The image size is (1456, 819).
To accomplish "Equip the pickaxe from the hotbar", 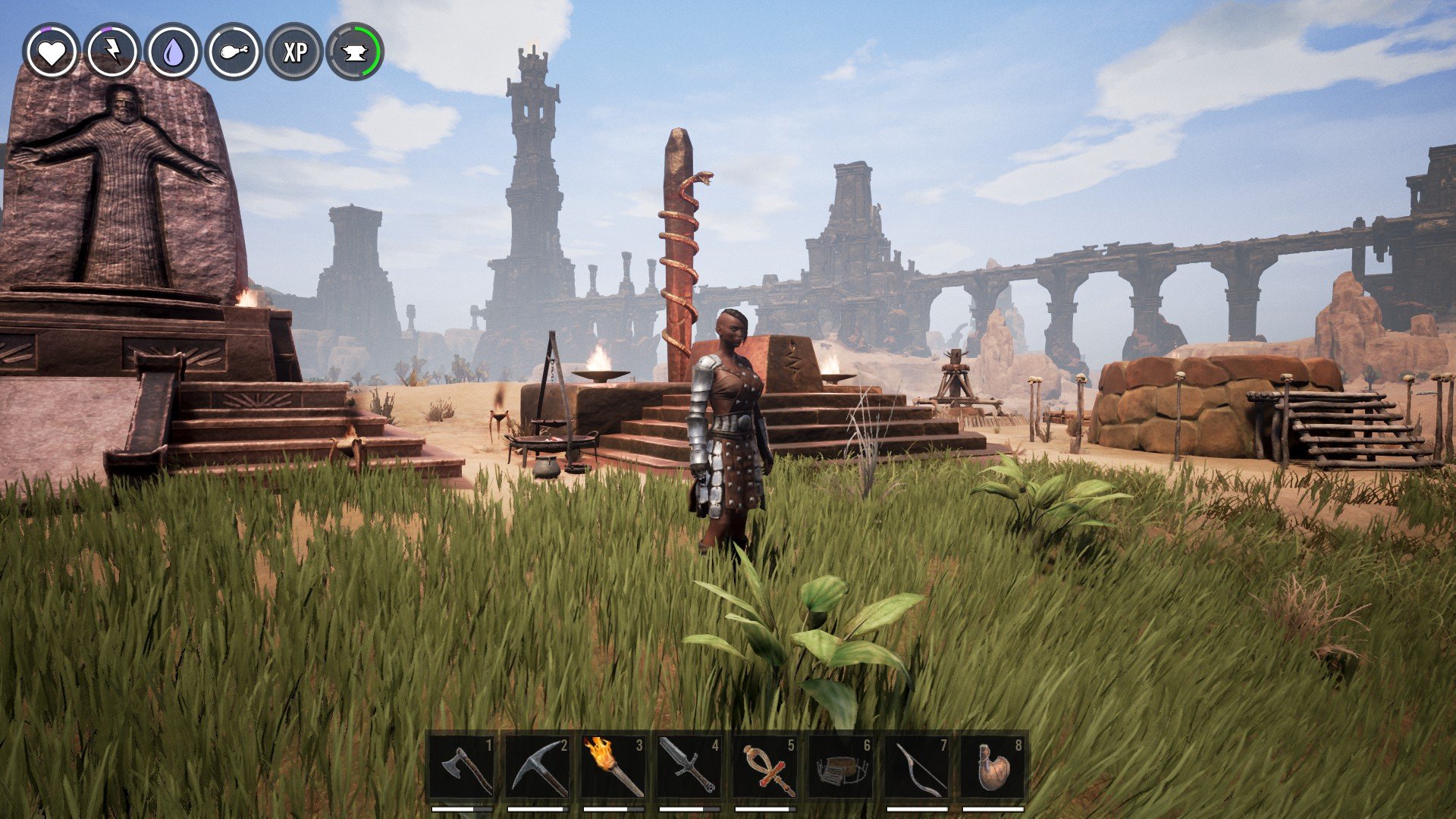I will 538,767.
